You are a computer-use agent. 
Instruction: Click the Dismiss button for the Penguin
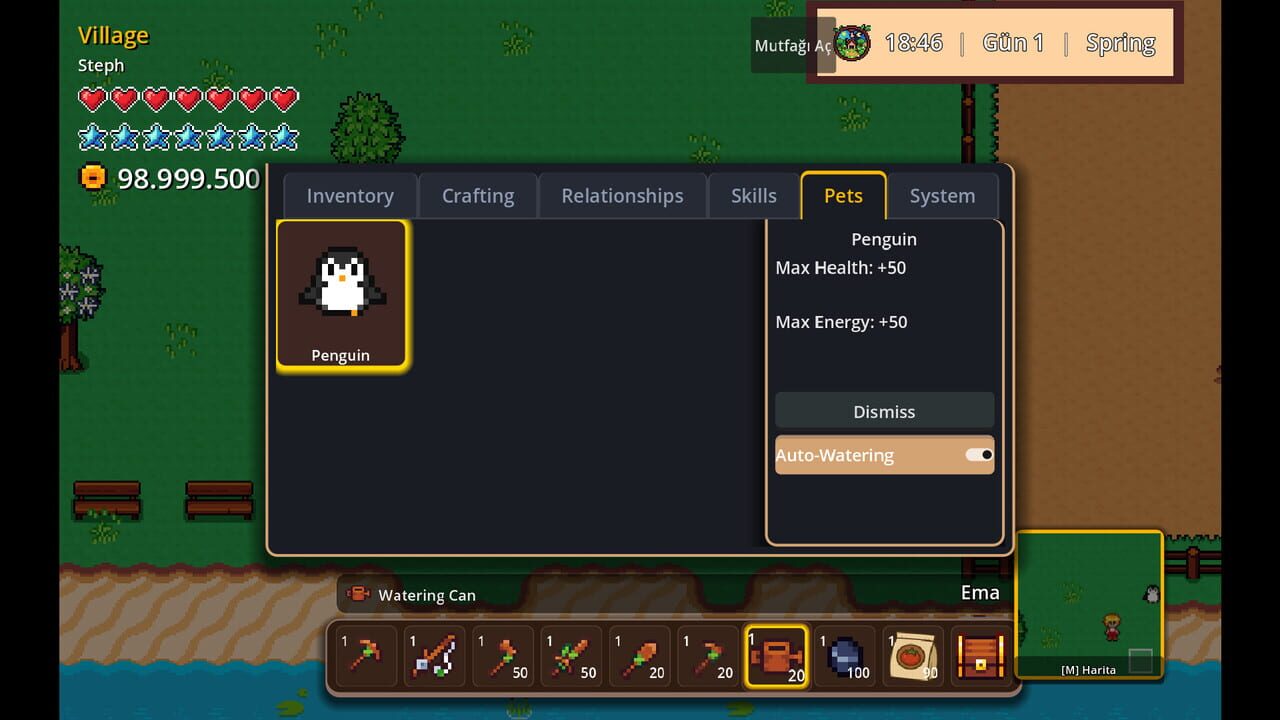point(884,411)
